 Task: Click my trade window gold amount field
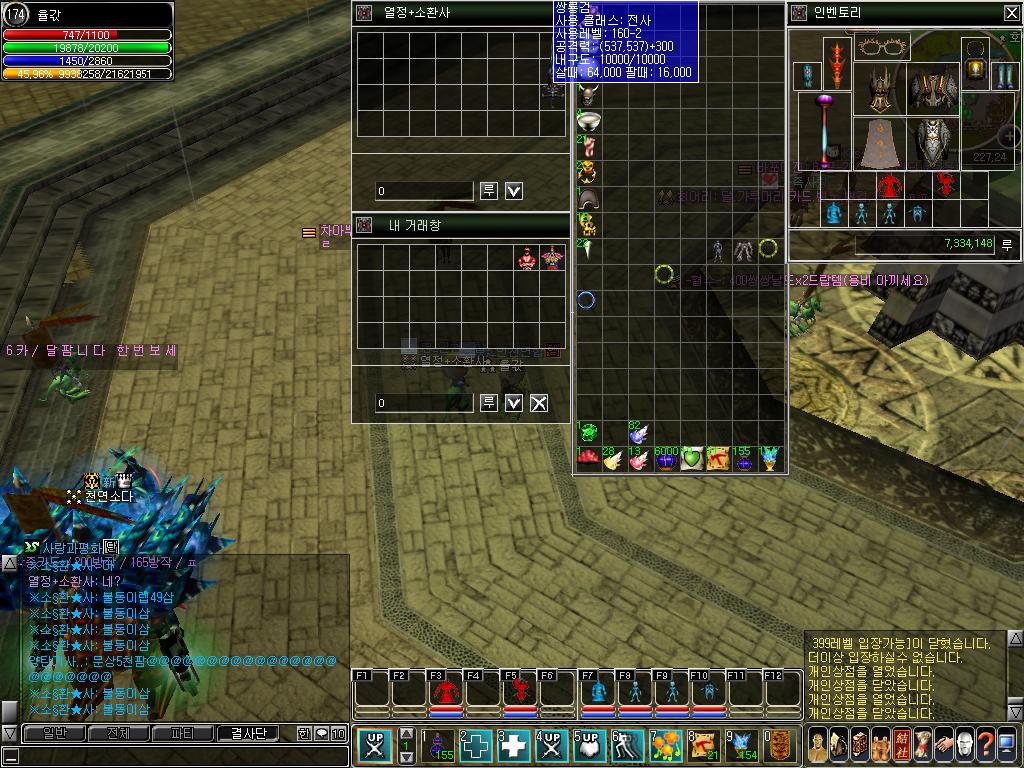point(424,403)
